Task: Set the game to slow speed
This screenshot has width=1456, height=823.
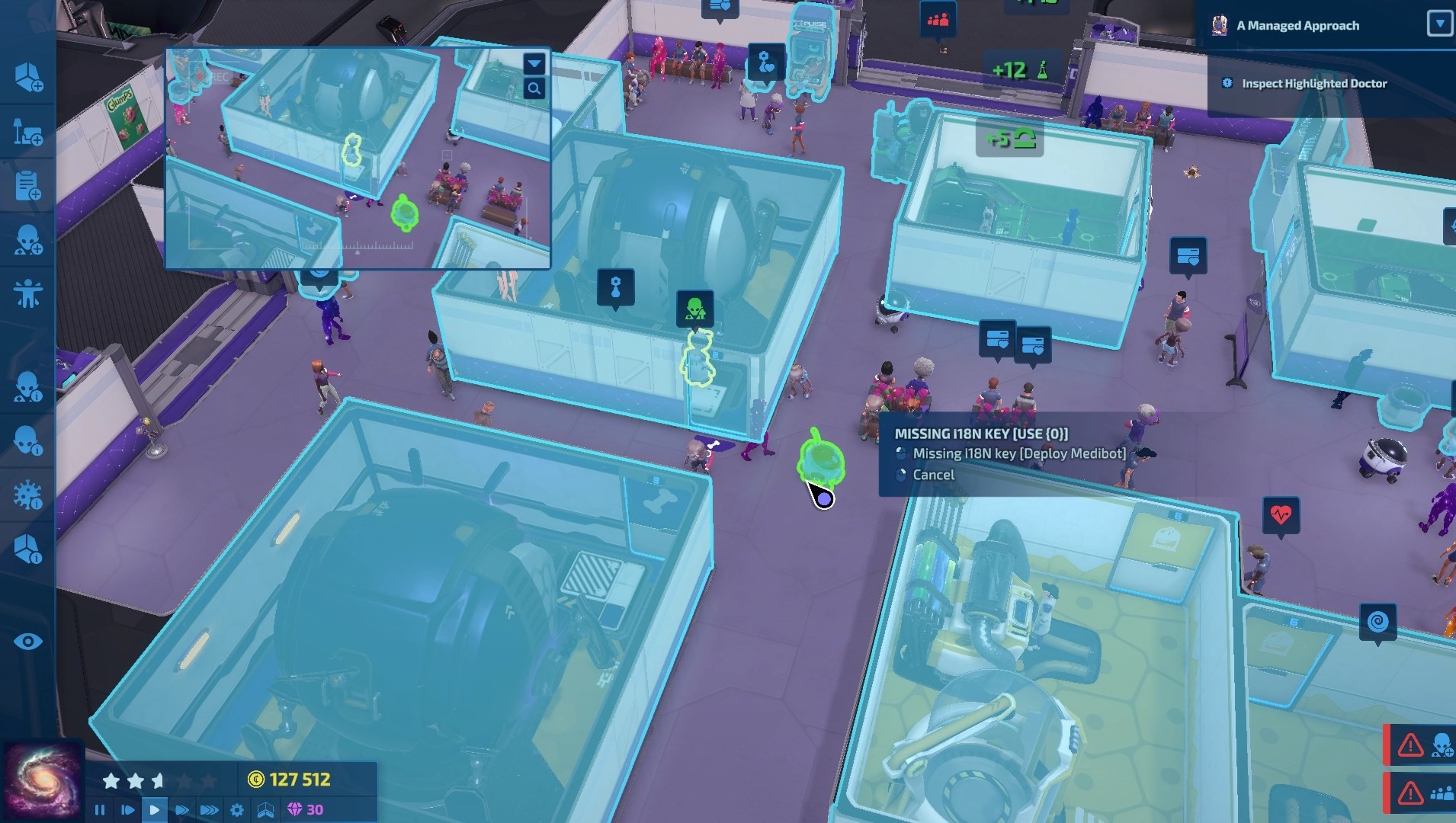Action: [127, 810]
